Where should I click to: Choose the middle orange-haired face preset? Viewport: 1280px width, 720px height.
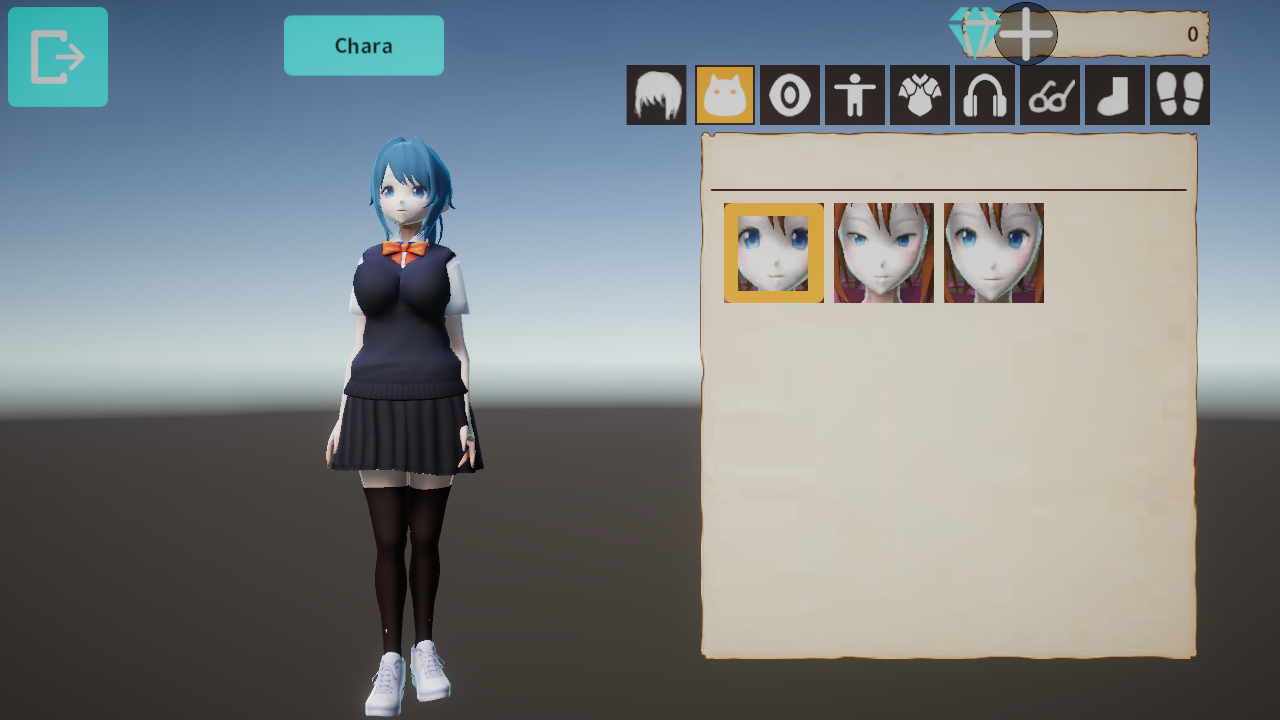883,252
